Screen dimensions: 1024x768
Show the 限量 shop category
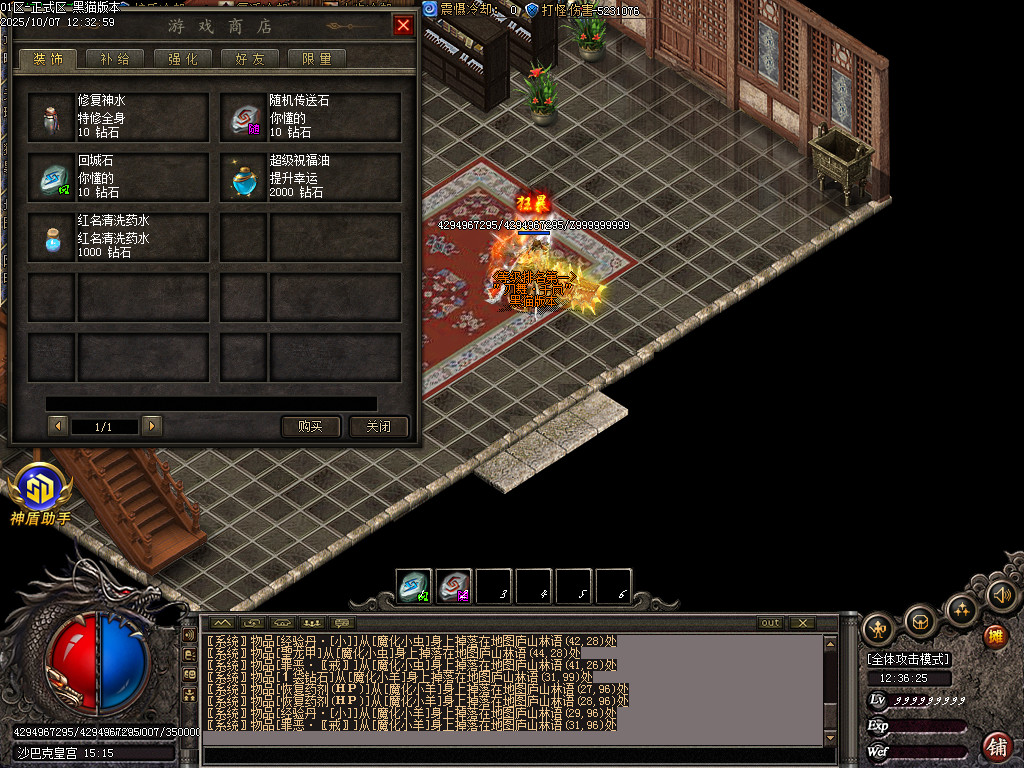(316, 59)
